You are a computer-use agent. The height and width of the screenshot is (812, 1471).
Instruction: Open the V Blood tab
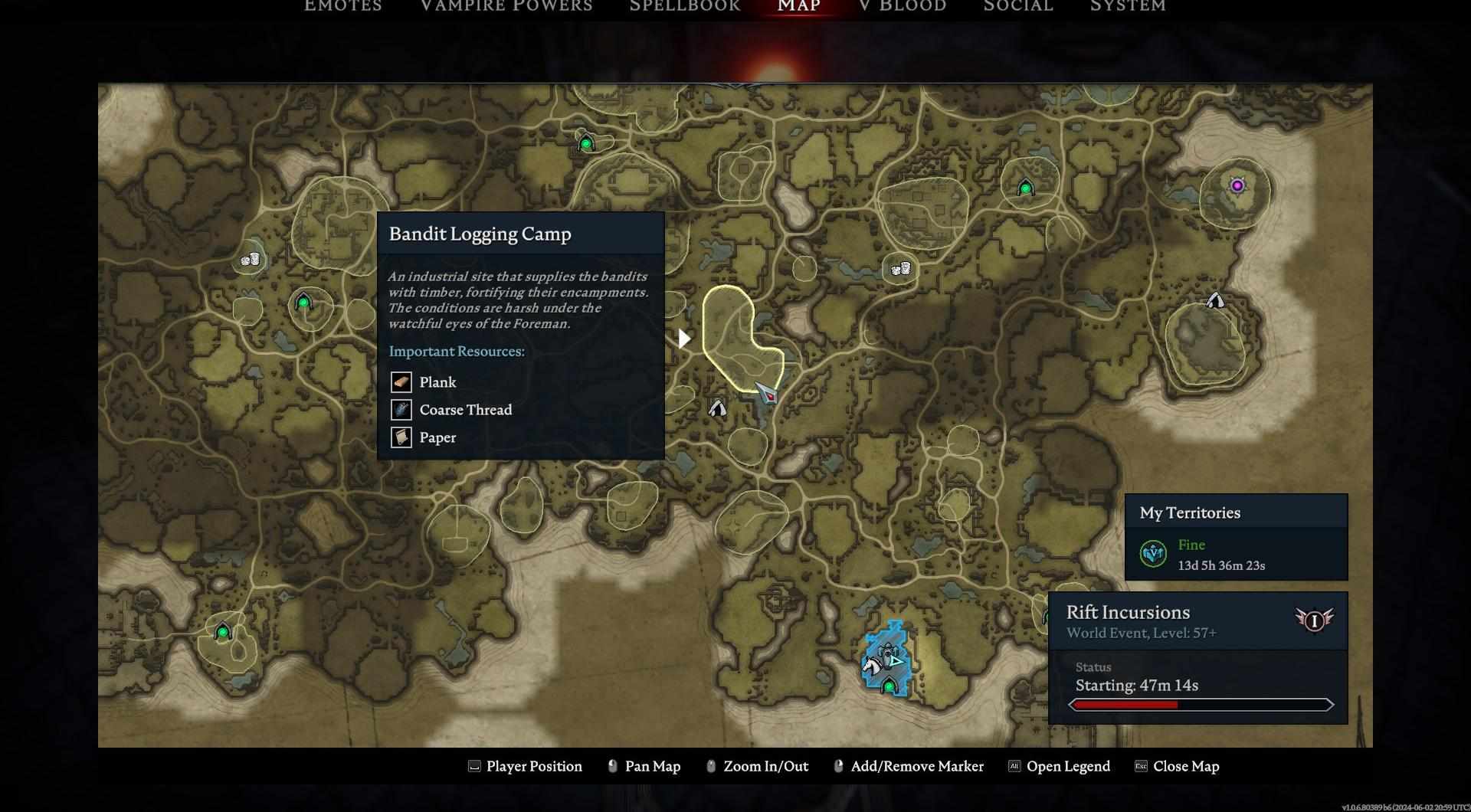[902, 6]
